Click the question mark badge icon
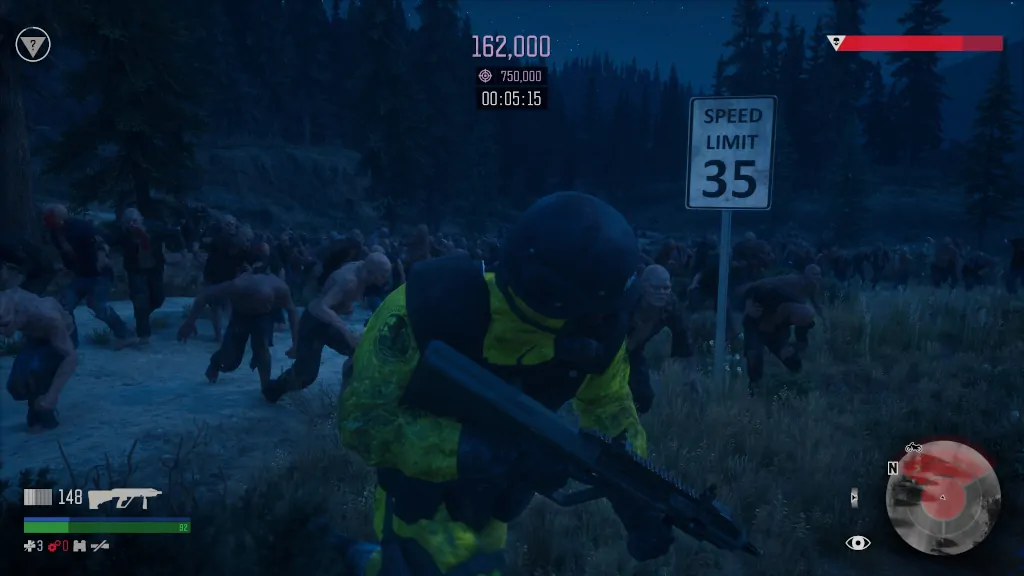1024x576 pixels. pyautogui.click(x=33, y=44)
